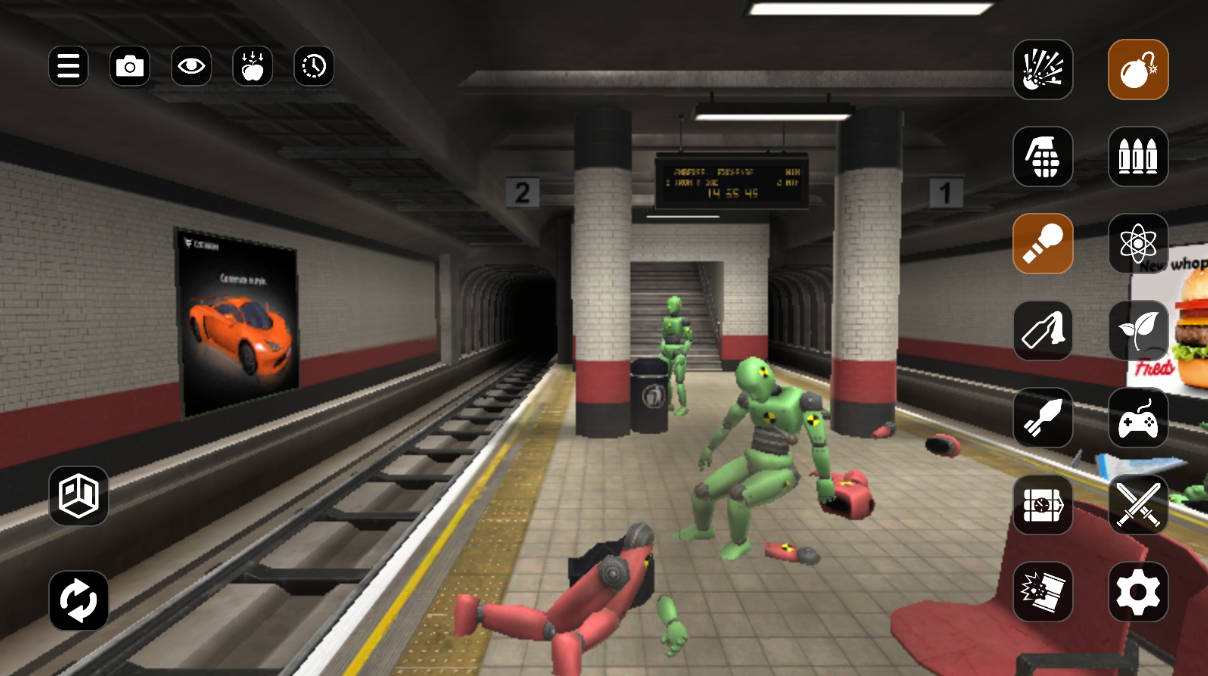
Task: Select the molotov bottle weapon
Action: pos(1043,330)
